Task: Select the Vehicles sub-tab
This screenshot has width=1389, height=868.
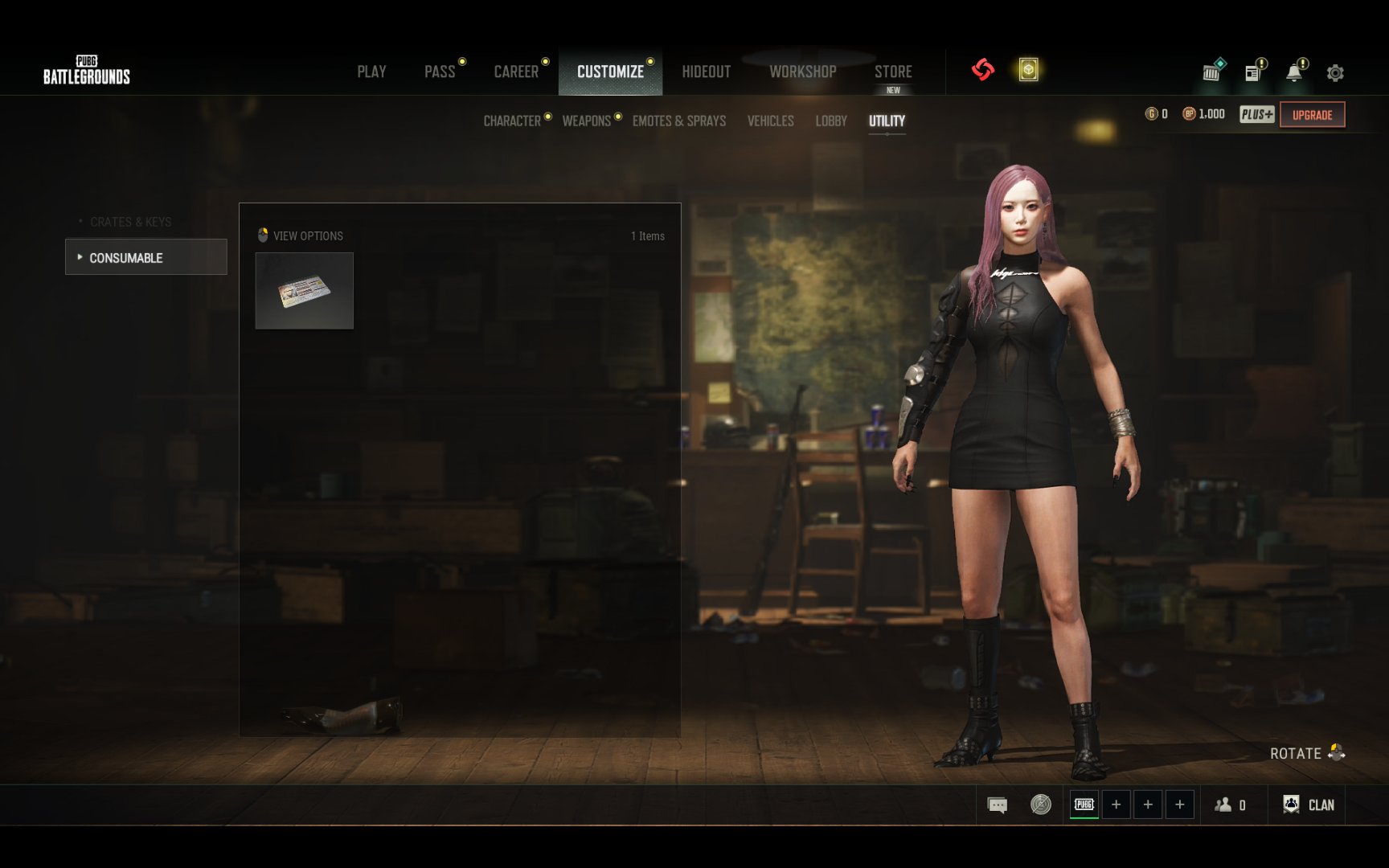Action: tap(770, 121)
